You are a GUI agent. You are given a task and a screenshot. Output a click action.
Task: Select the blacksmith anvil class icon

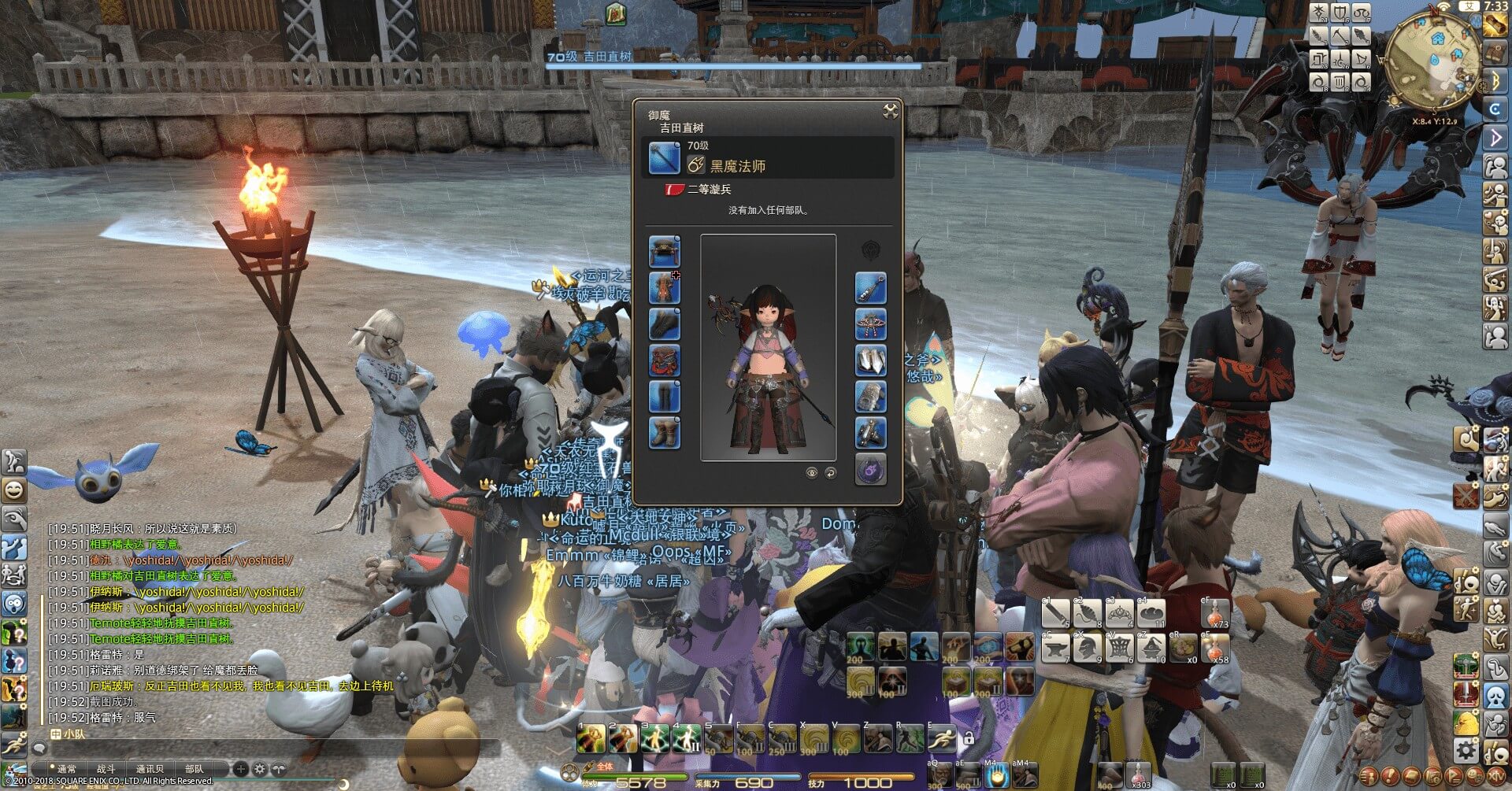1056,649
